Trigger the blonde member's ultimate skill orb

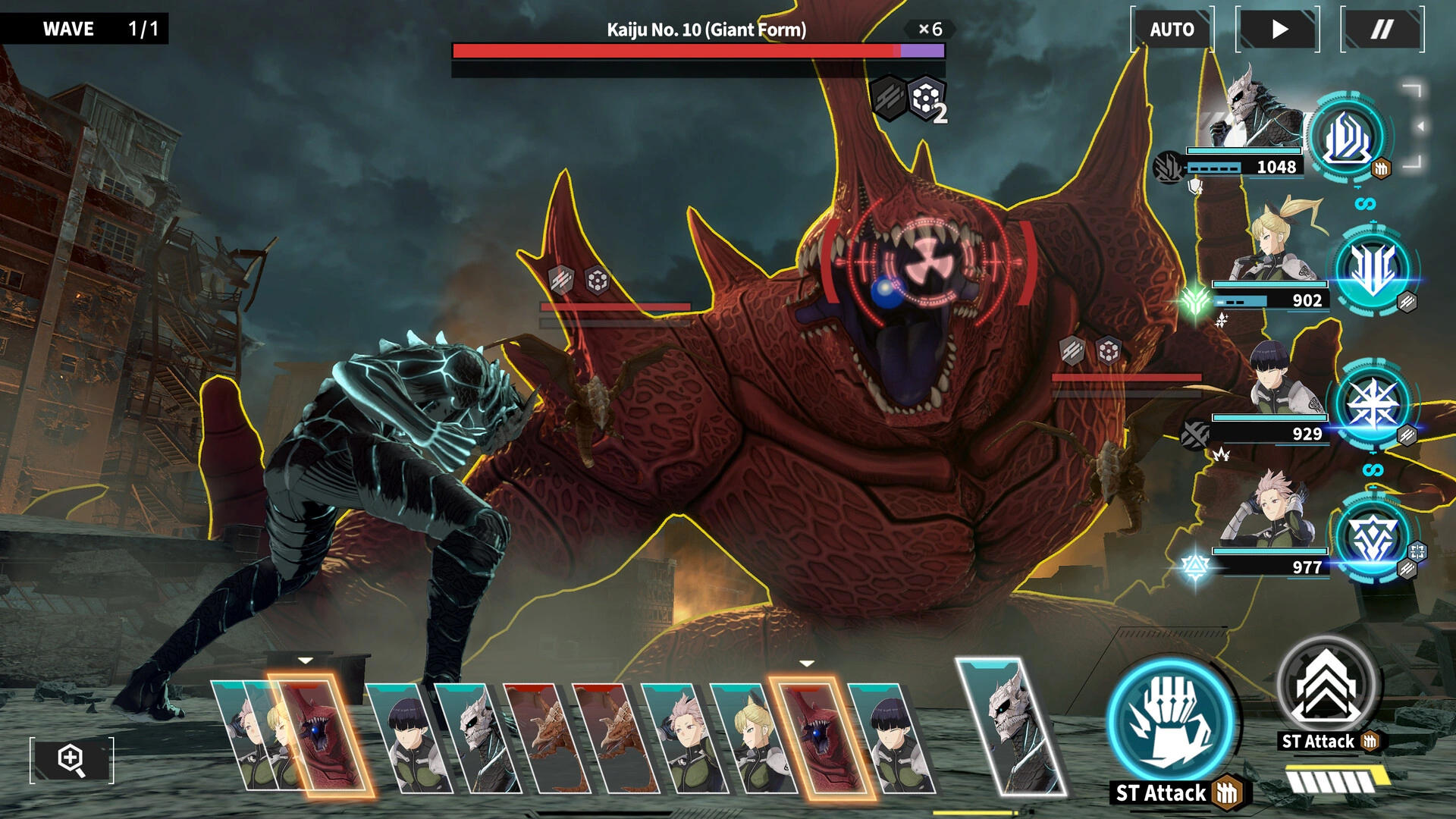[1373, 269]
